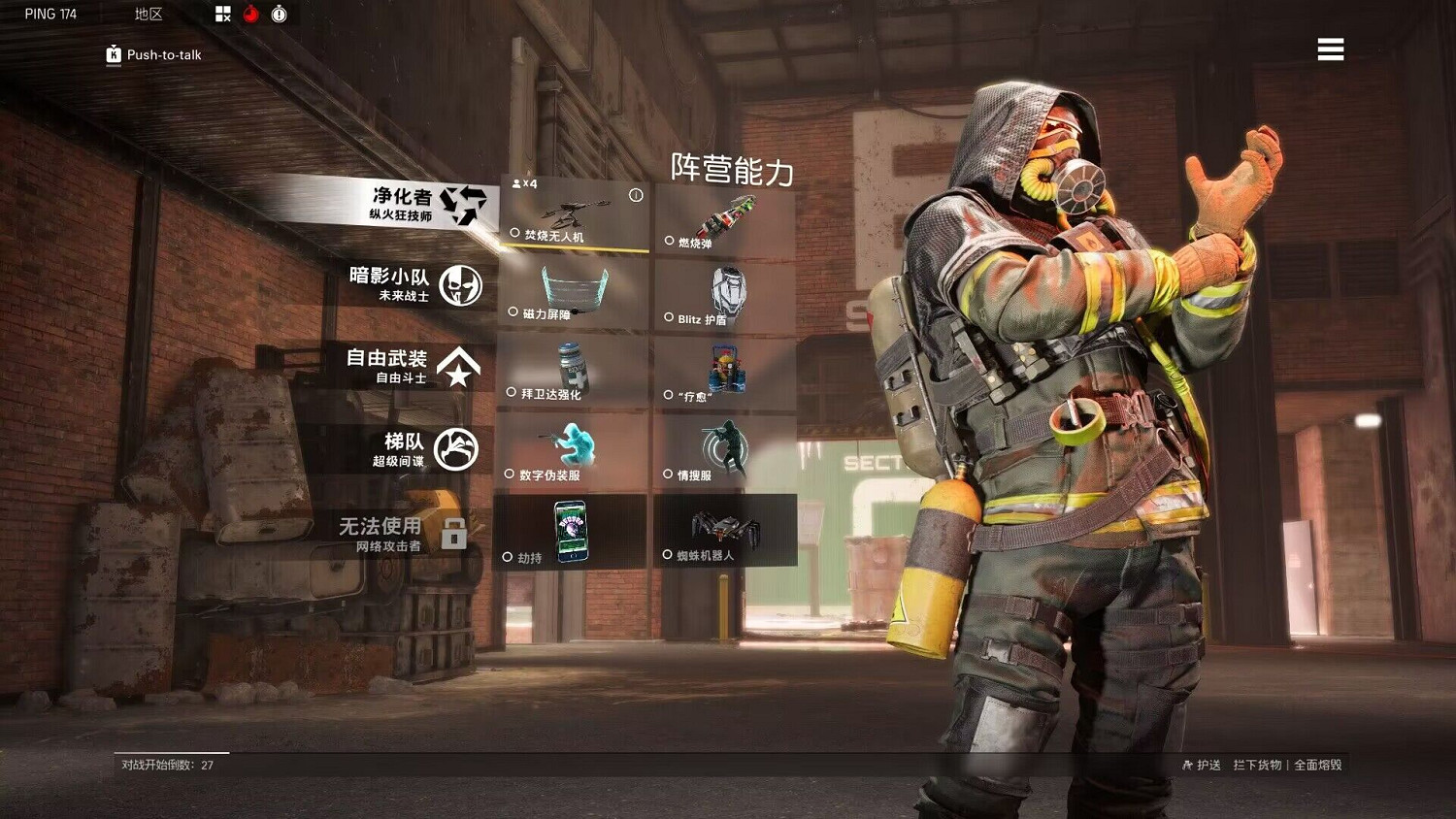The width and height of the screenshot is (1456, 819).
Task: Select the 蜘蛛机器人 (Spiderbot) ability
Action: click(x=726, y=534)
